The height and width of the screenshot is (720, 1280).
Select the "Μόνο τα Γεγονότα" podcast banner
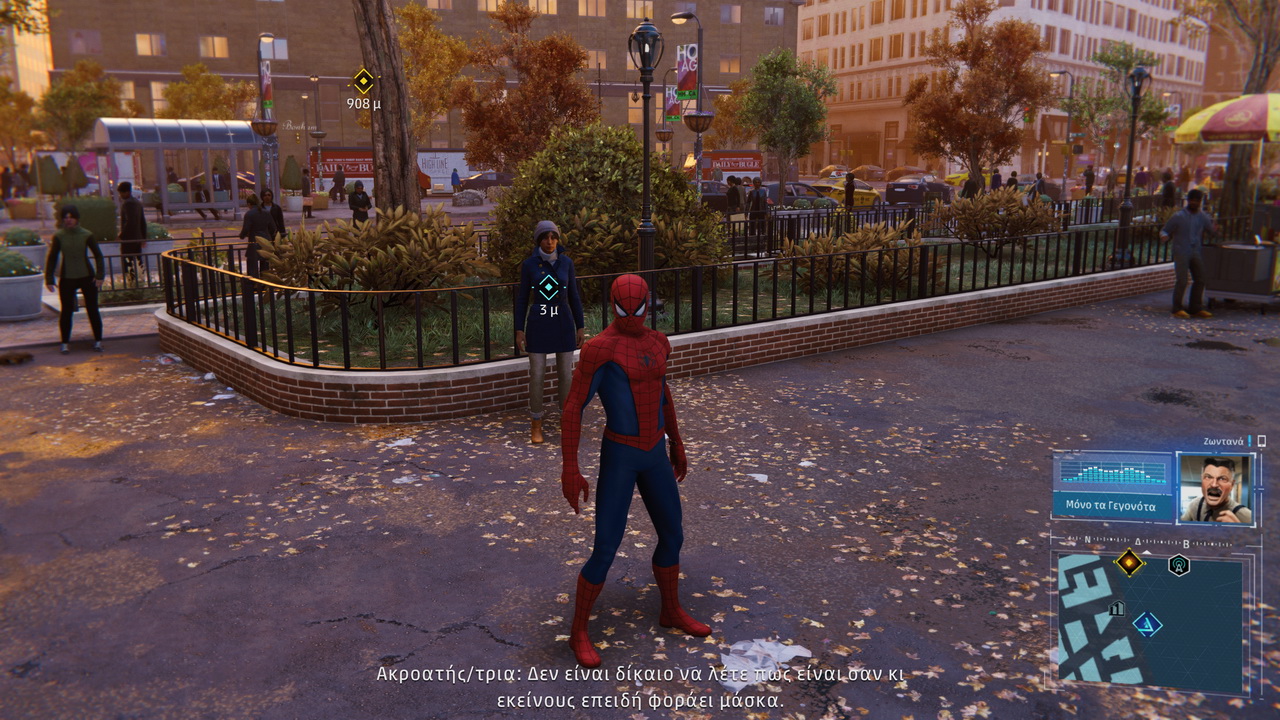coord(1110,505)
